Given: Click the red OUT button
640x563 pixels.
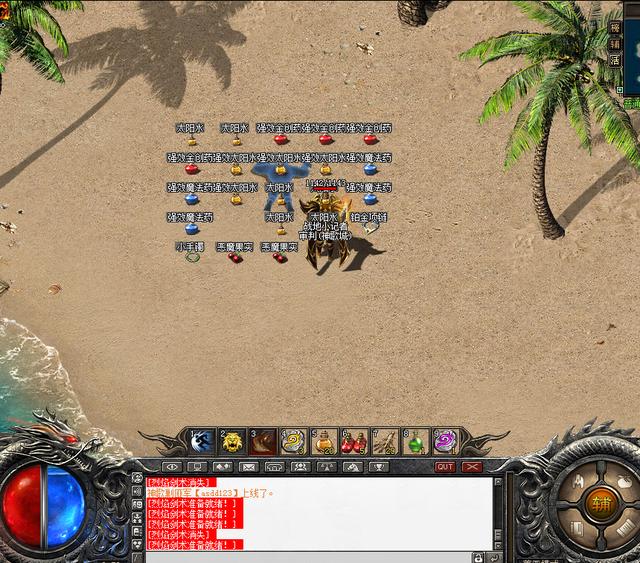Looking at the screenshot, I should (445, 467).
